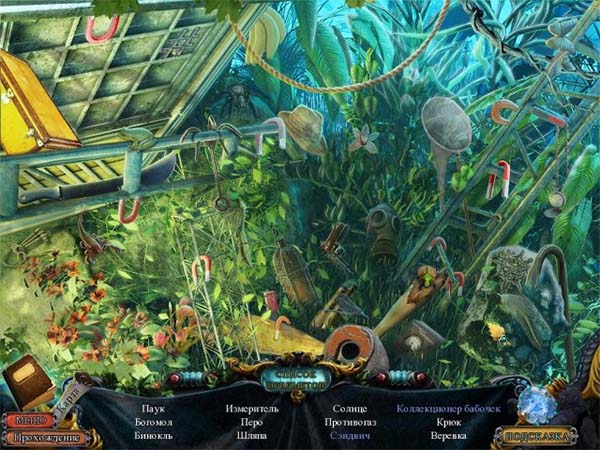The height and width of the screenshot is (450, 600).
Task: Open the Меню button
Action: [x=28, y=420]
